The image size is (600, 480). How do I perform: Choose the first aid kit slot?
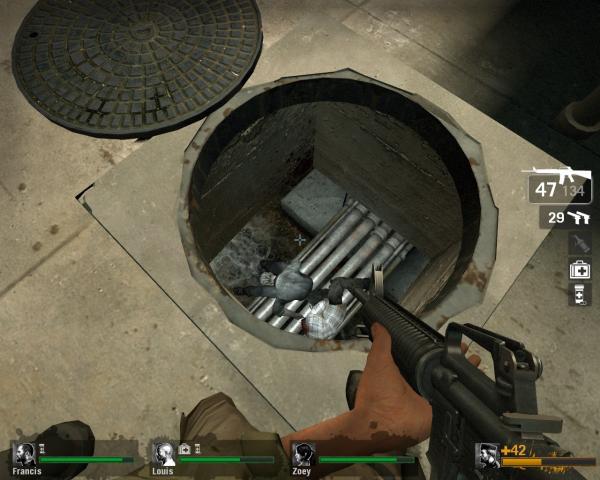[580, 269]
